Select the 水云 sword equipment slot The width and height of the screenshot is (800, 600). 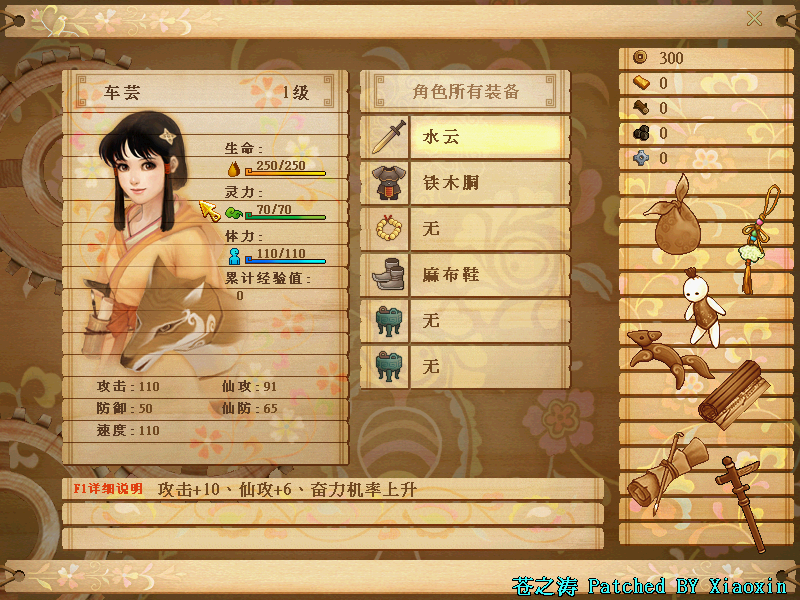(x=464, y=136)
